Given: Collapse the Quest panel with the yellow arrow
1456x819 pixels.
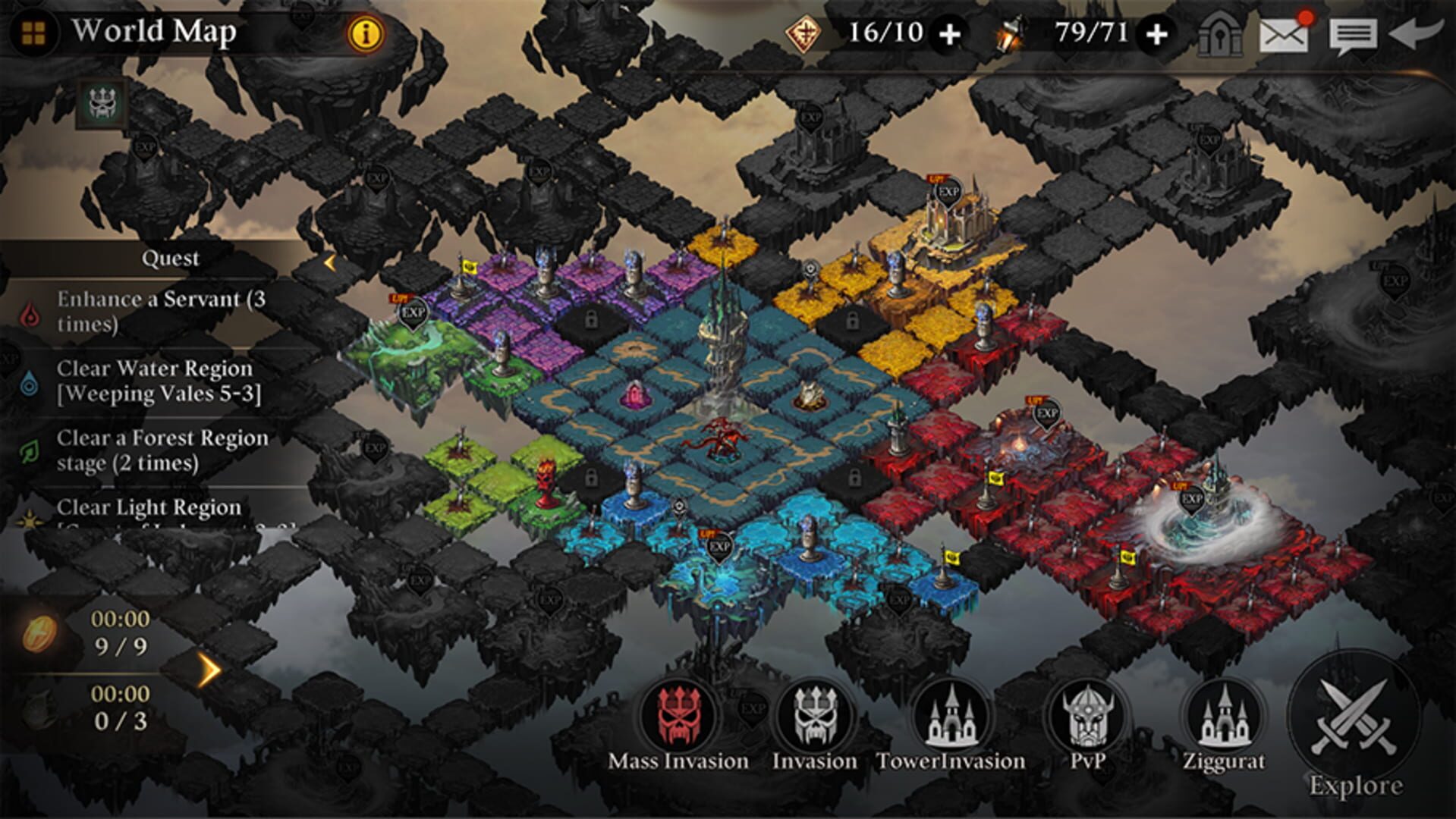Looking at the screenshot, I should coord(329,262).
